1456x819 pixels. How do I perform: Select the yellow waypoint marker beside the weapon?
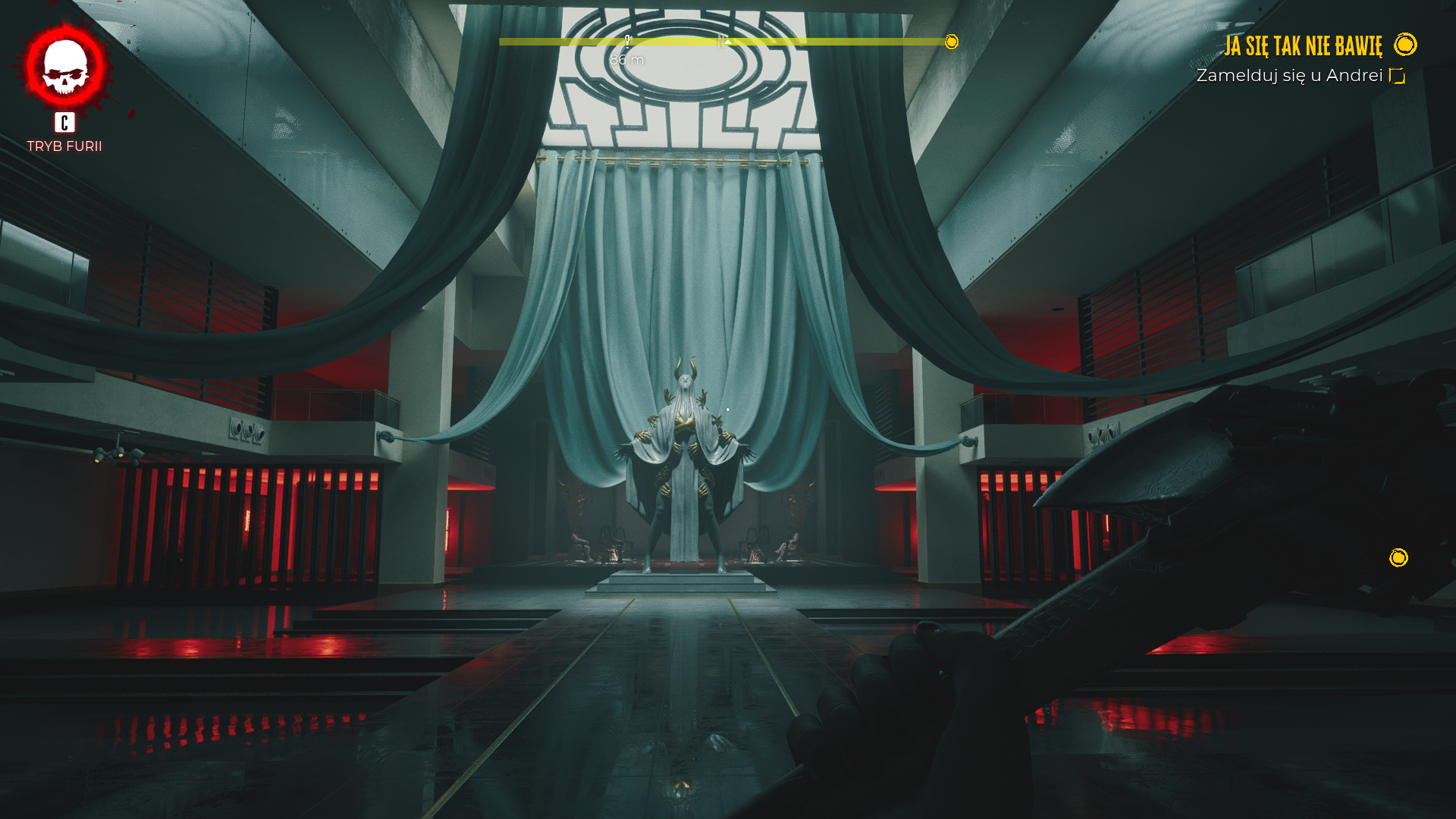(1398, 558)
